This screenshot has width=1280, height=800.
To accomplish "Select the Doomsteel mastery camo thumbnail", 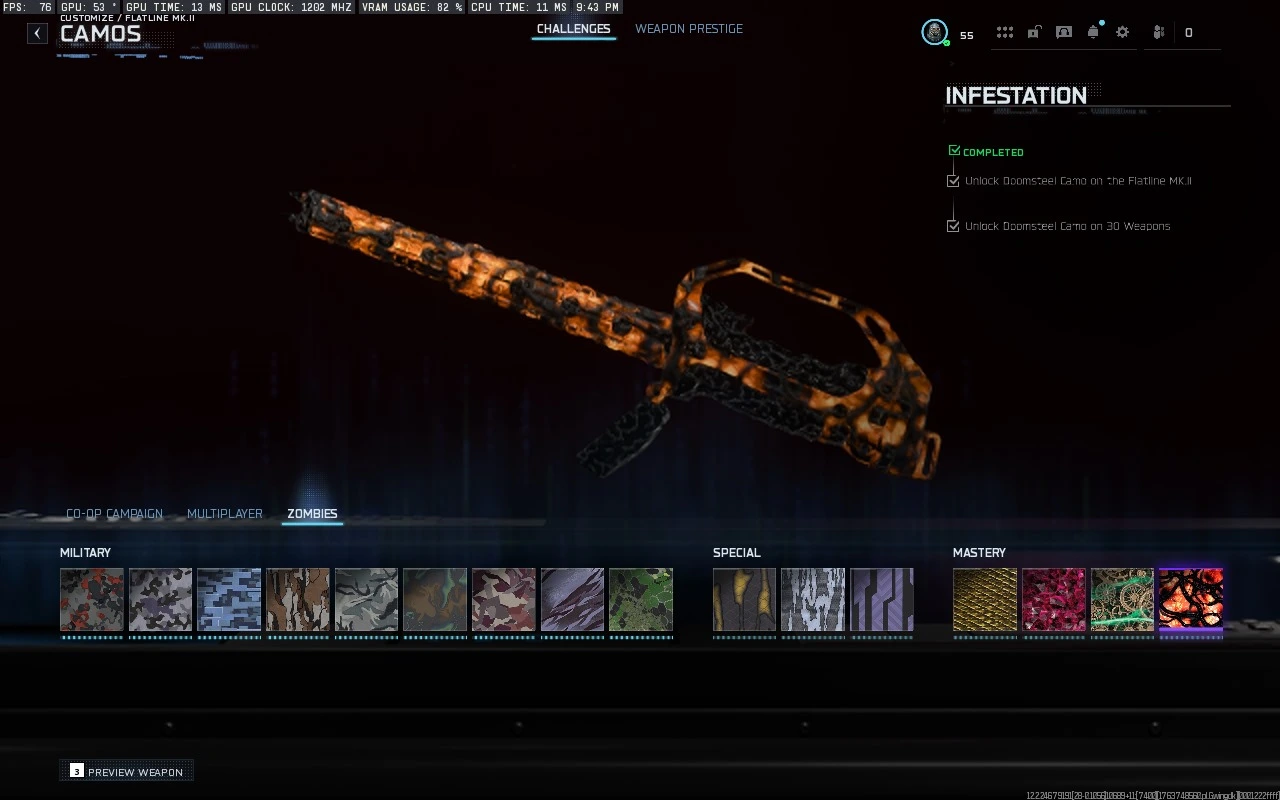I will point(1190,601).
